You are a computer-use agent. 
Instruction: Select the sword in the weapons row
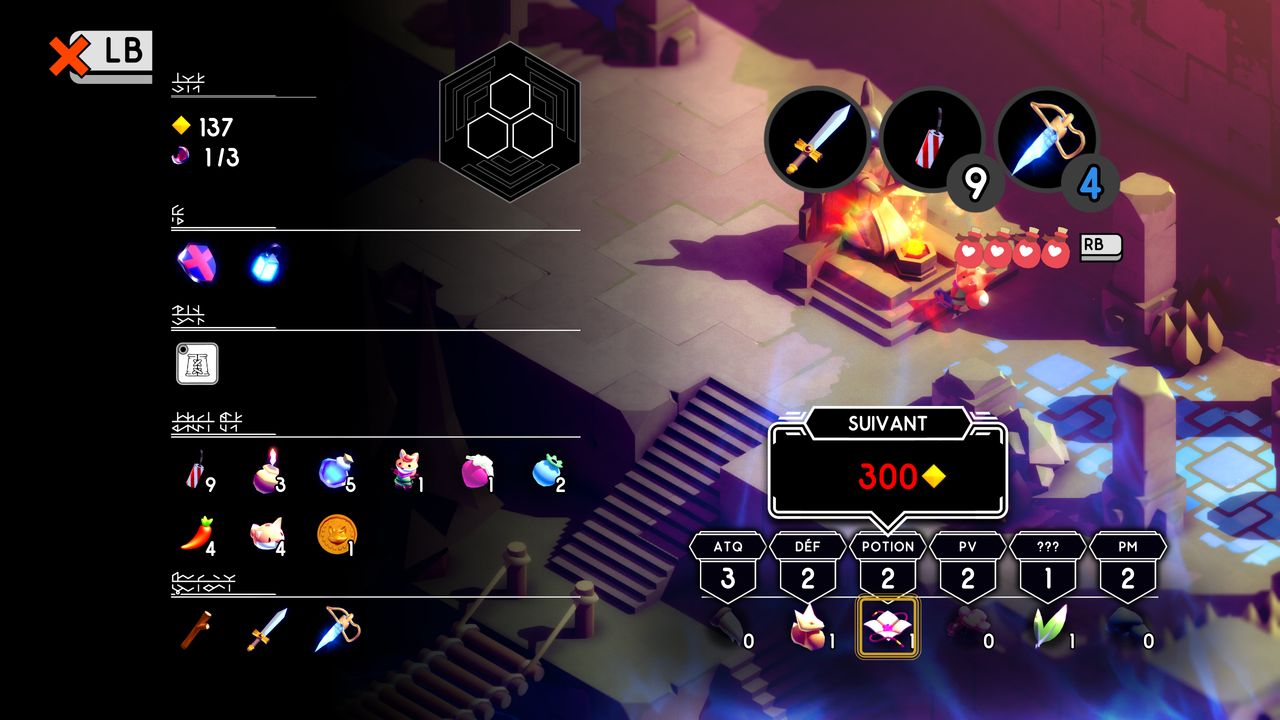click(267, 630)
